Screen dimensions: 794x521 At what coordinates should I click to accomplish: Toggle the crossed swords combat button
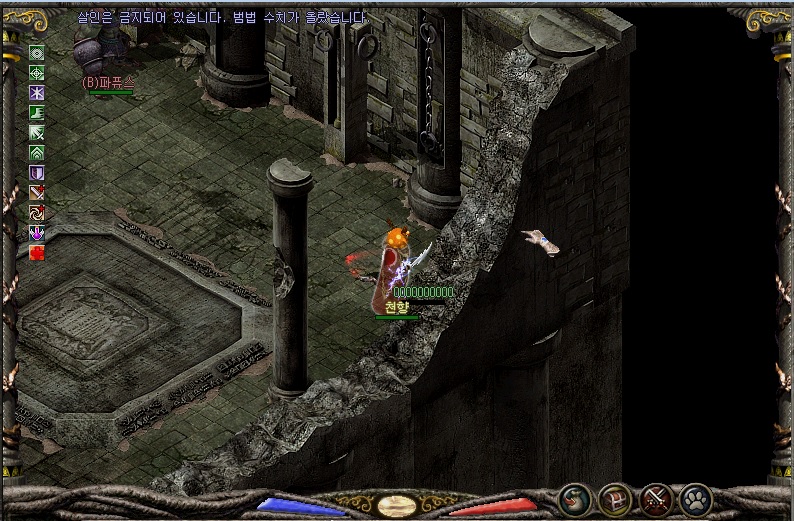point(656,497)
